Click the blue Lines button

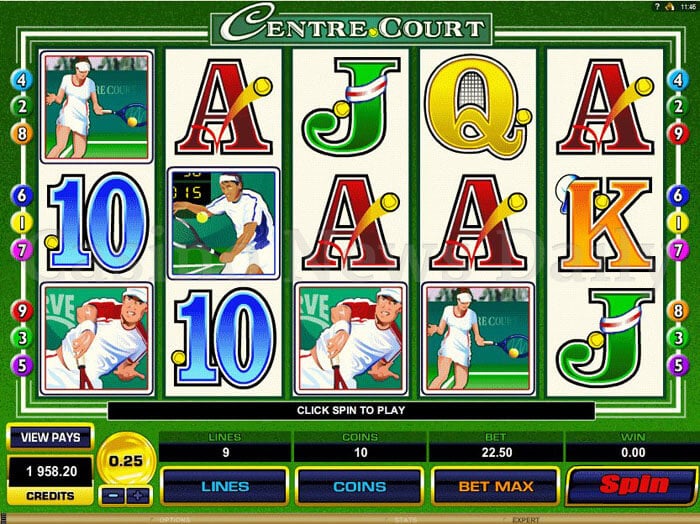[225, 487]
